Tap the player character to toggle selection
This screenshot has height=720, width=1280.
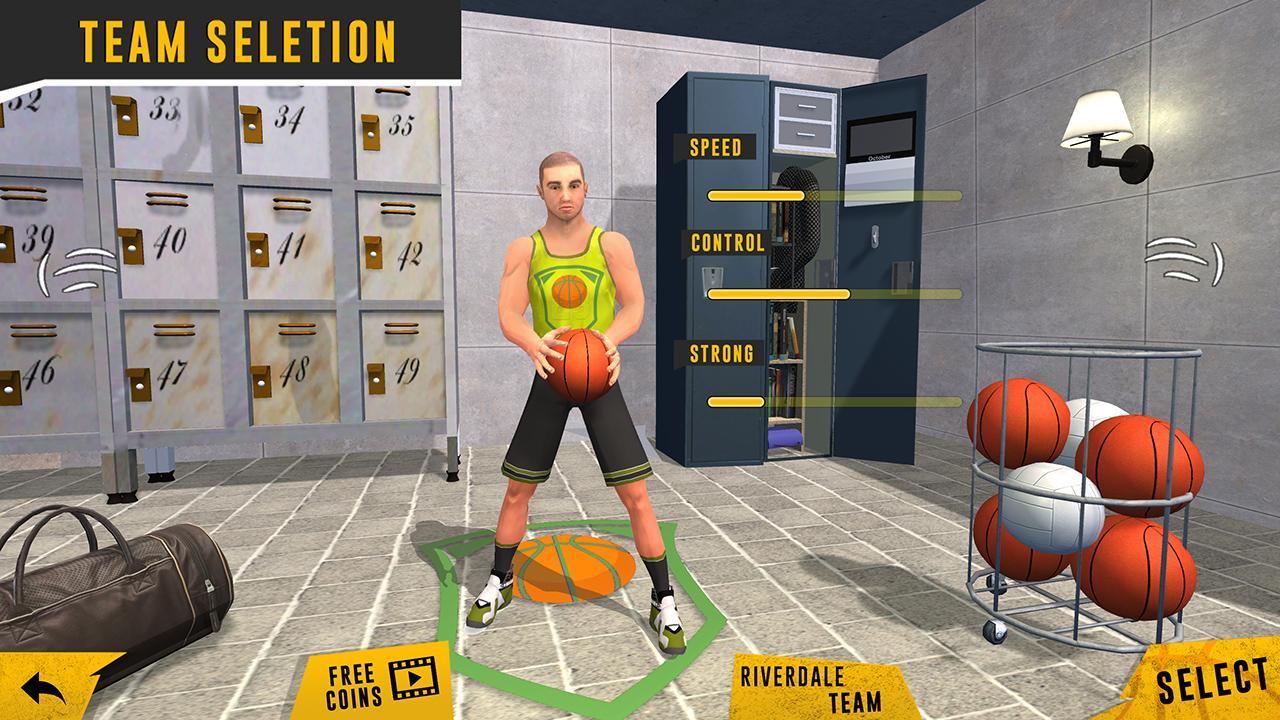(x=570, y=280)
